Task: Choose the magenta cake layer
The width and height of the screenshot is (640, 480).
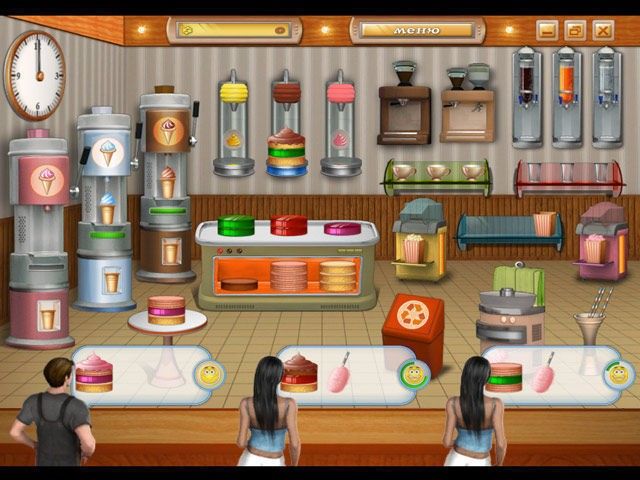Action: click(x=342, y=228)
